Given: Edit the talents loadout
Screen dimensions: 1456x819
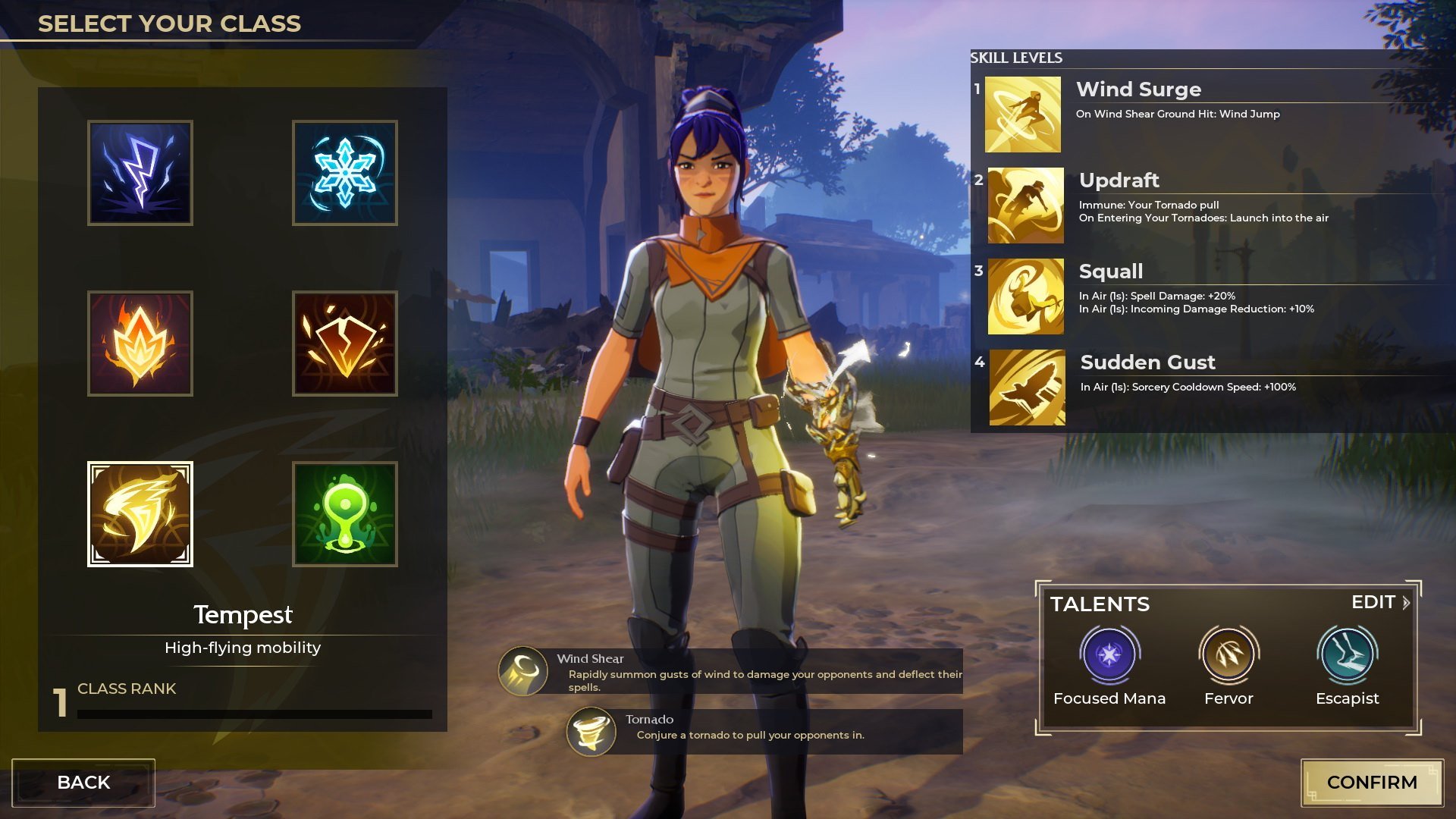Looking at the screenshot, I should click(x=1379, y=602).
